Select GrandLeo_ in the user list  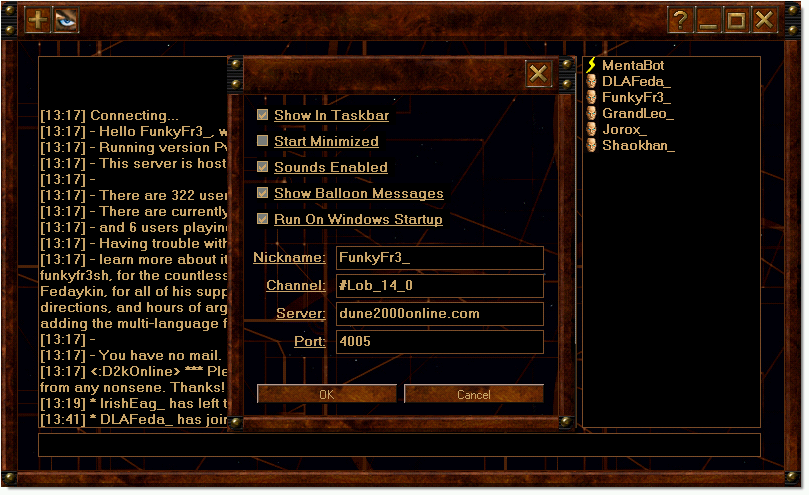pos(637,113)
